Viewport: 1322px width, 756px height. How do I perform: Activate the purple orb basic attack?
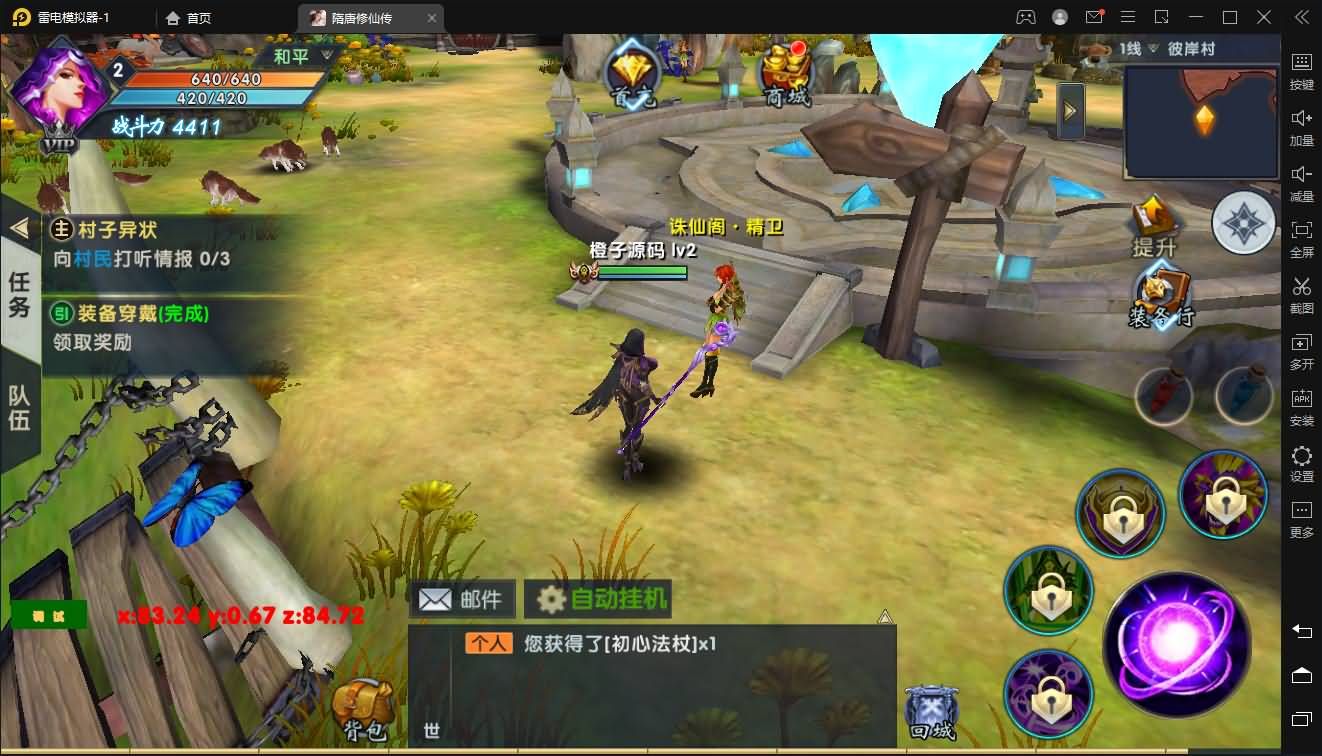pyautogui.click(x=1177, y=644)
